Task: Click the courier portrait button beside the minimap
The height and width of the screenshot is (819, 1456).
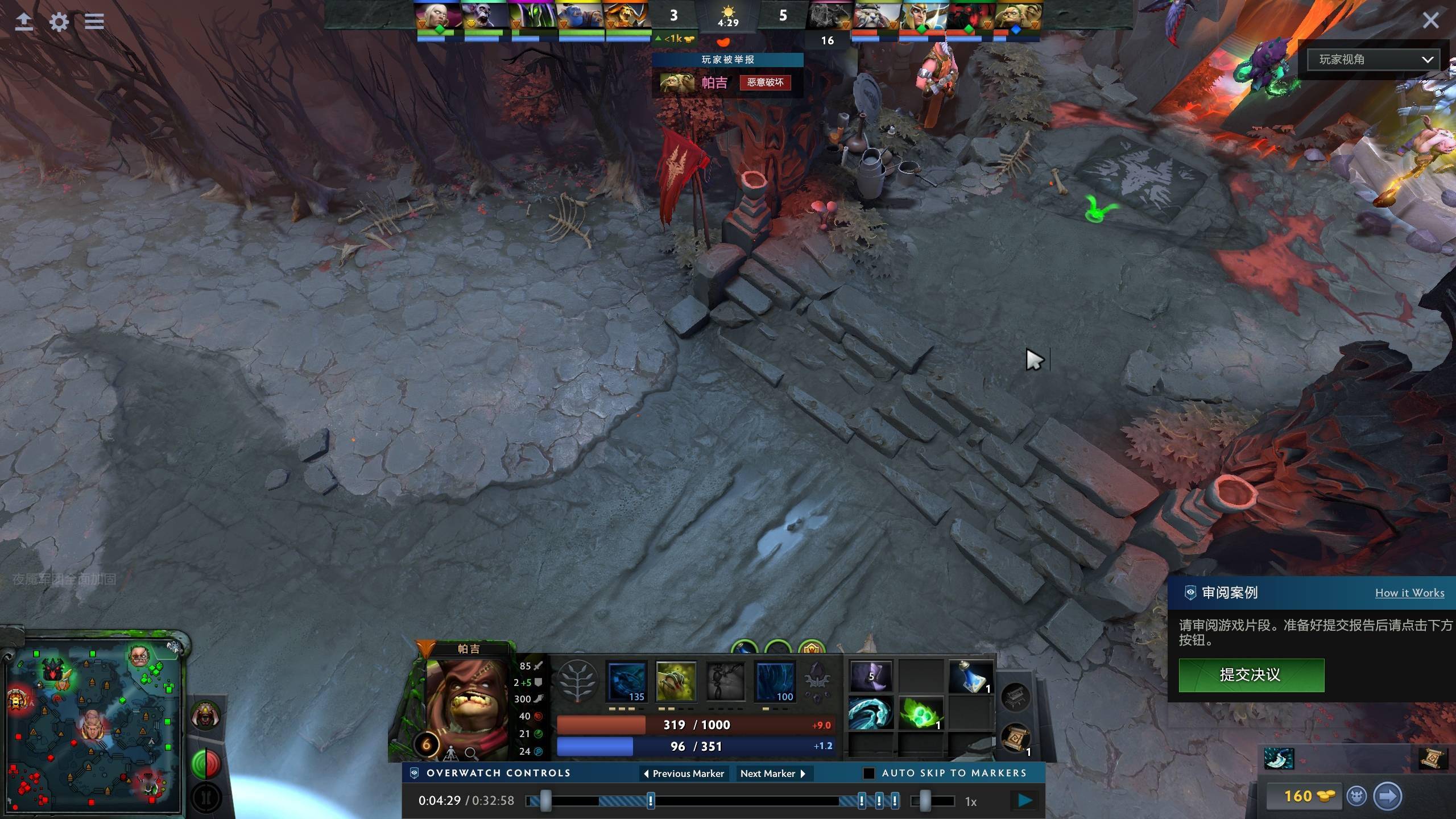Action: point(205,715)
